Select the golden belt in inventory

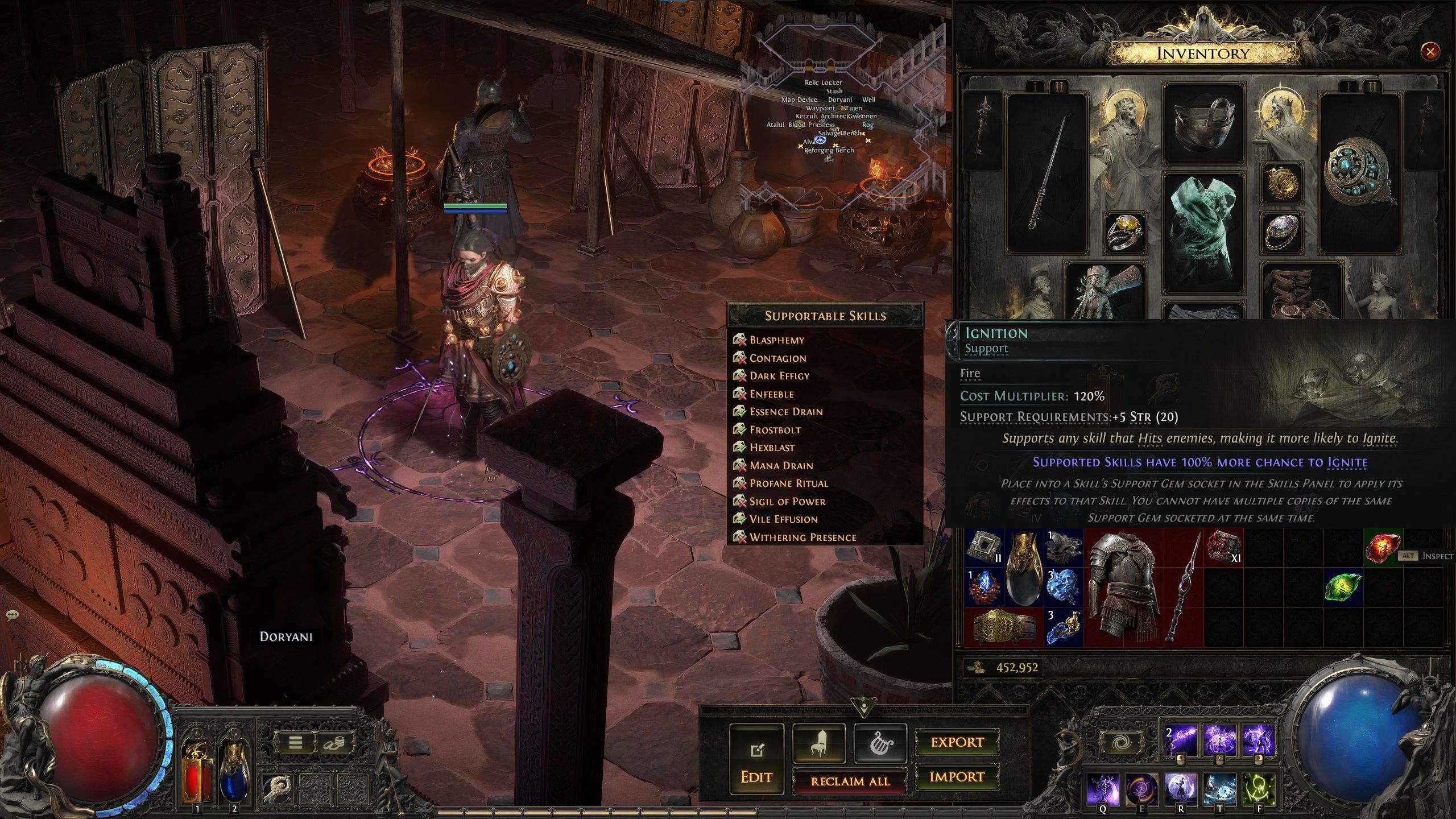pyautogui.click(x=1004, y=627)
